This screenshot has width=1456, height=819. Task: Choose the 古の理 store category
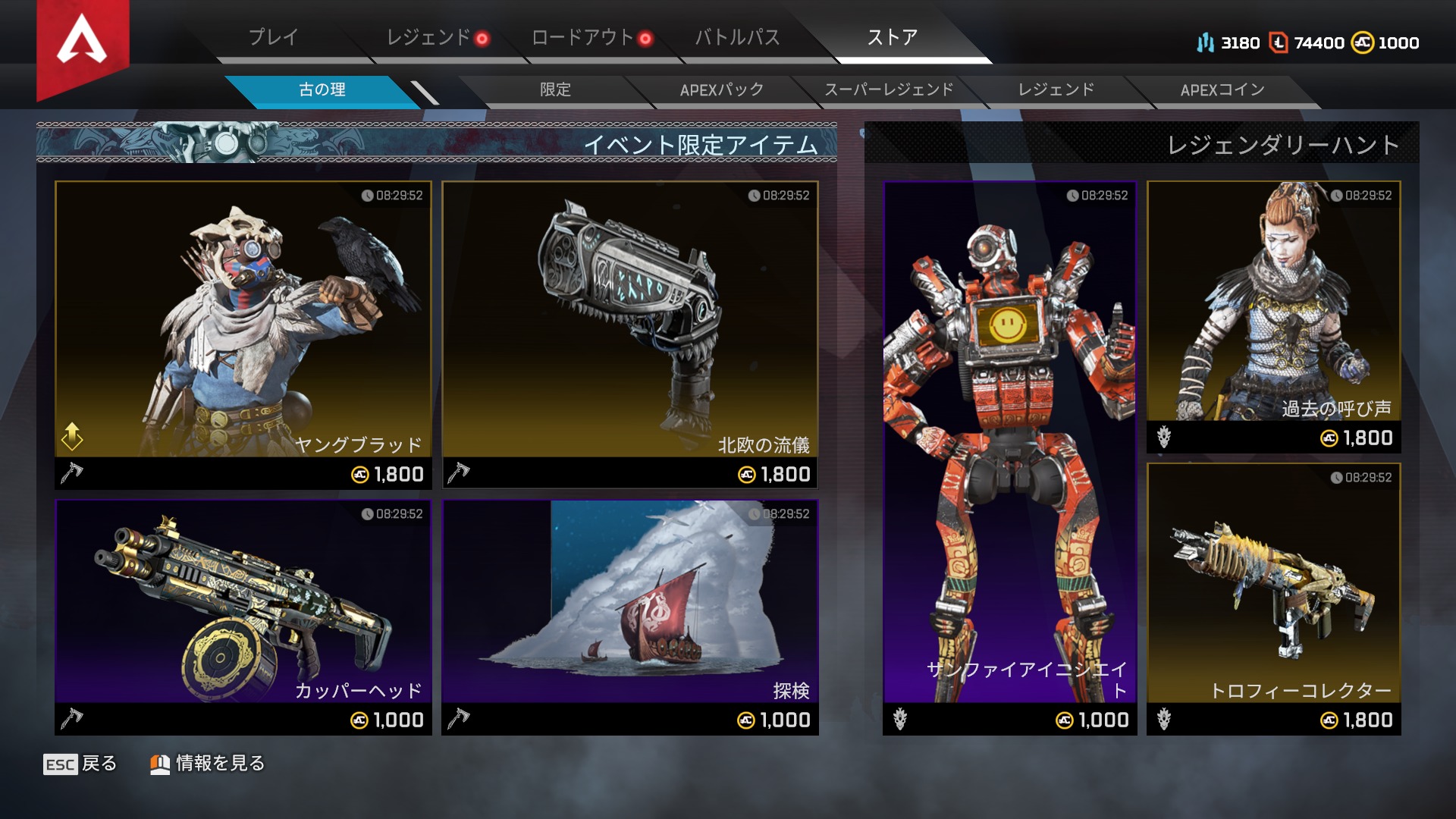click(322, 90)
